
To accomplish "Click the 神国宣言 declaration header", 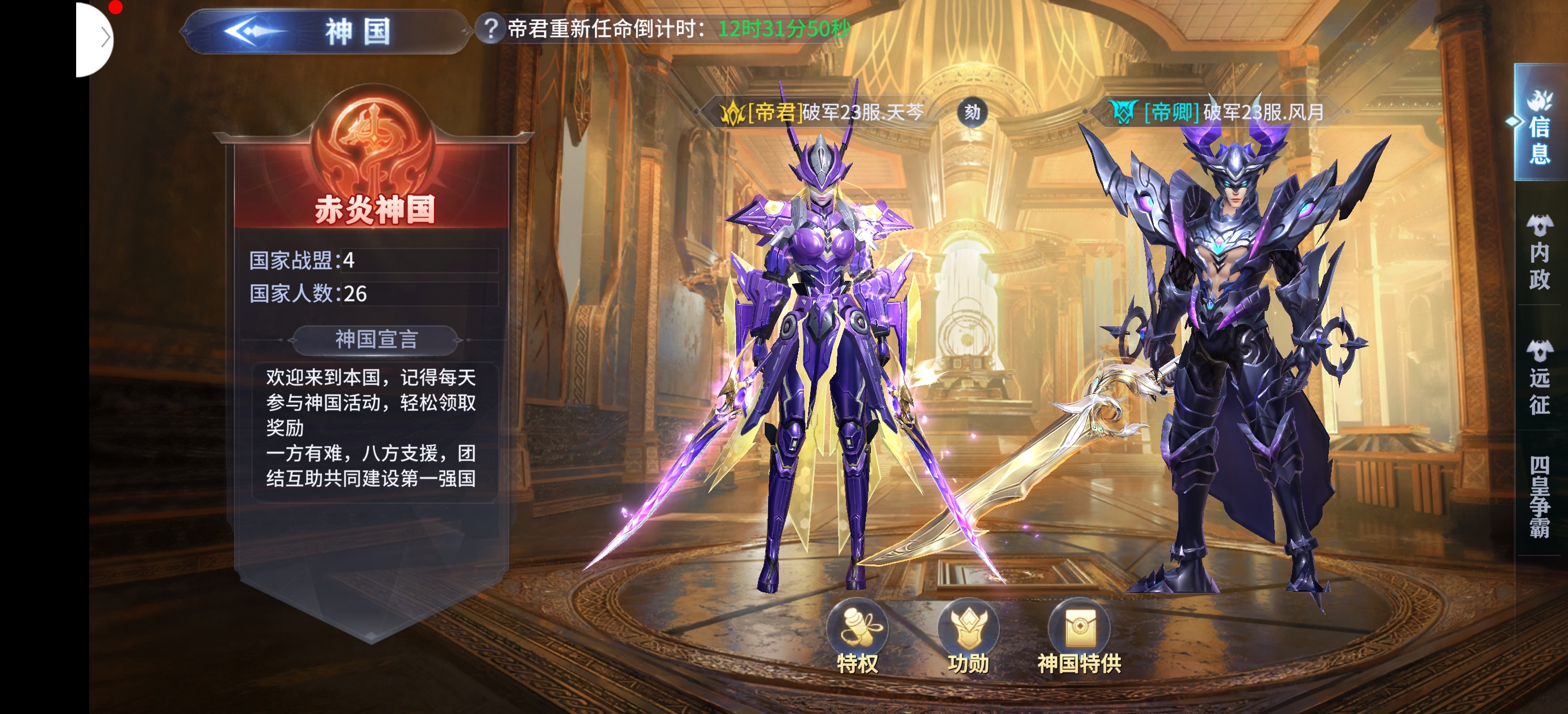I will pyautogui.click(x=376, y=339).
